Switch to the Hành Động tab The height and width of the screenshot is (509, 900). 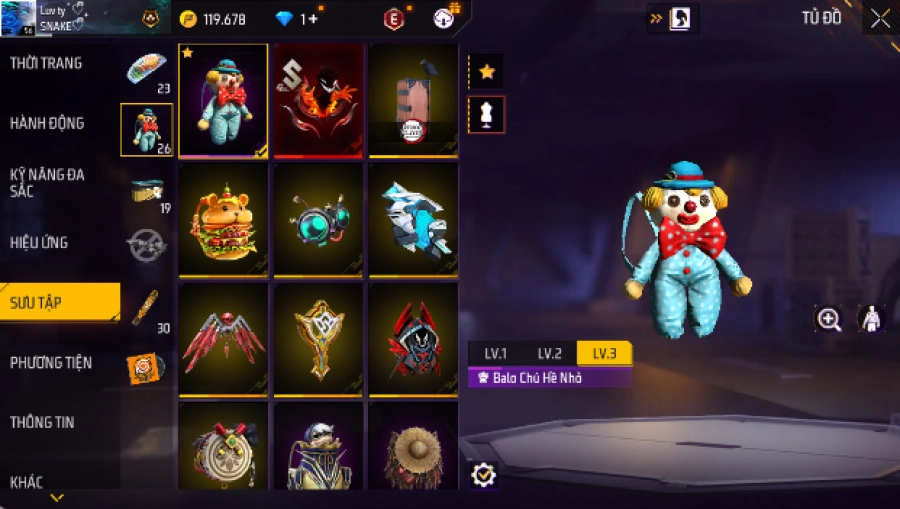pos(47,124)
